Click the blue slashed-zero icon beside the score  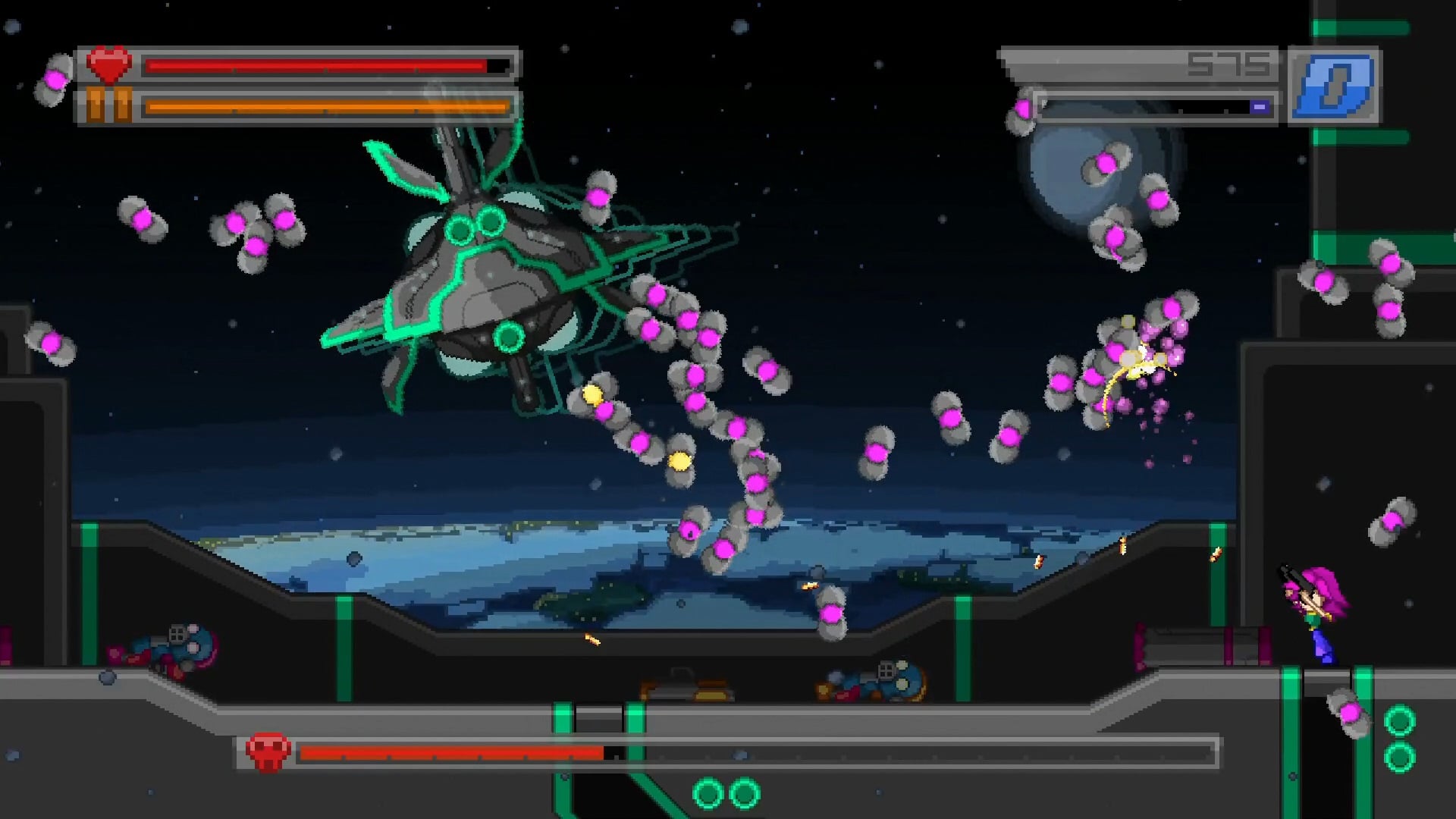point(1334,86)
